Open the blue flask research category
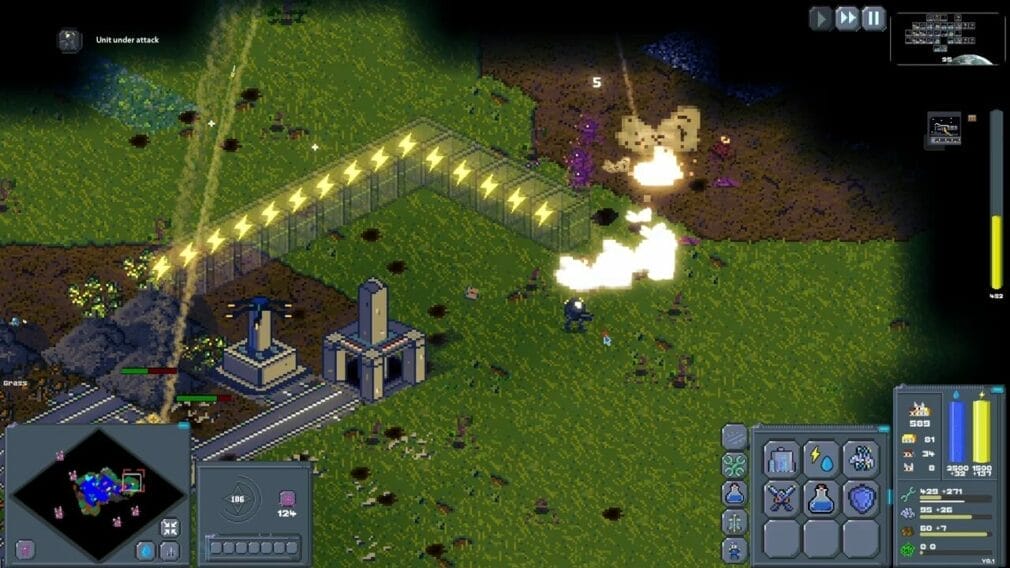The height and width of the screenshot is (568, 1010). click(821, 498)
